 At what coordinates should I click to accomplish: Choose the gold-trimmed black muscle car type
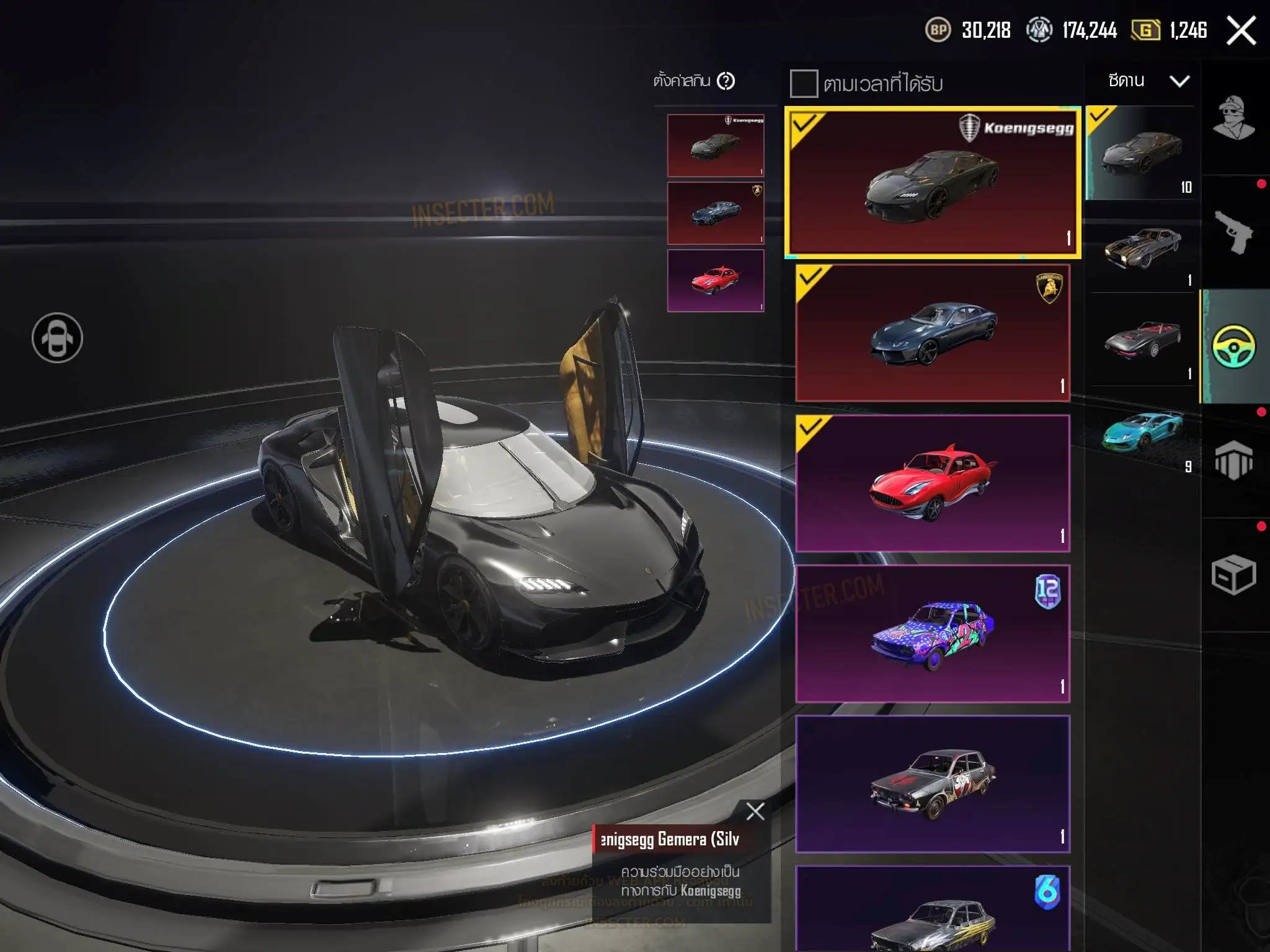click(x=1142, y=248)
